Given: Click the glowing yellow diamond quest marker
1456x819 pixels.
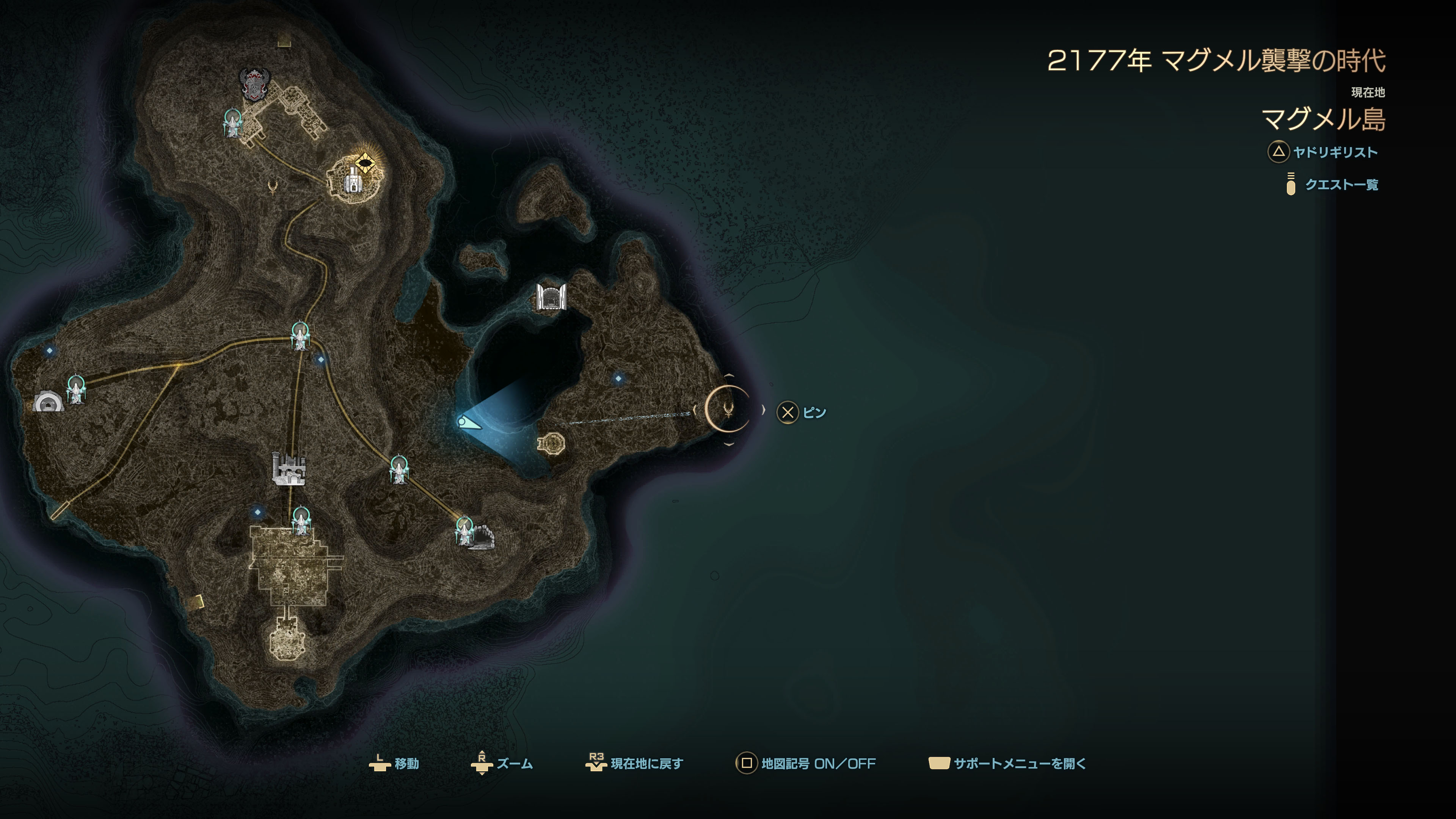Looking at the screenshot, I should (365, 164).
